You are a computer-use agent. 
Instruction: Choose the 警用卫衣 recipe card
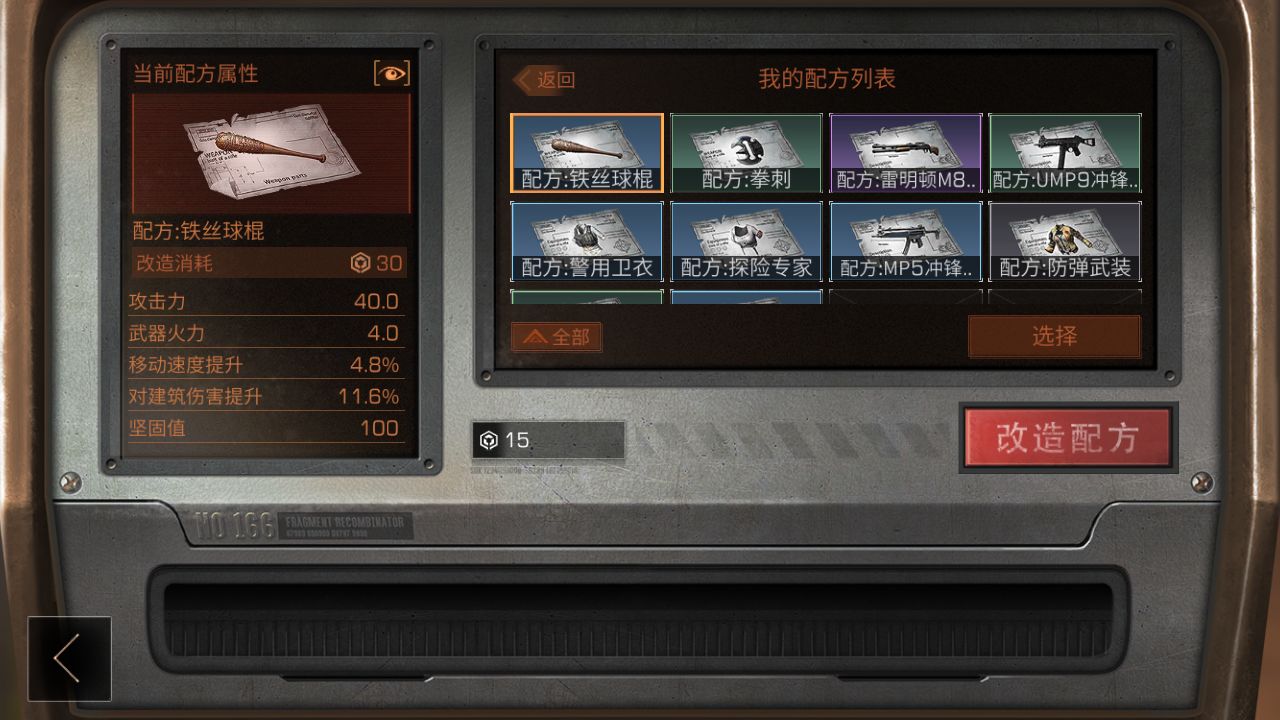point(587,241)
